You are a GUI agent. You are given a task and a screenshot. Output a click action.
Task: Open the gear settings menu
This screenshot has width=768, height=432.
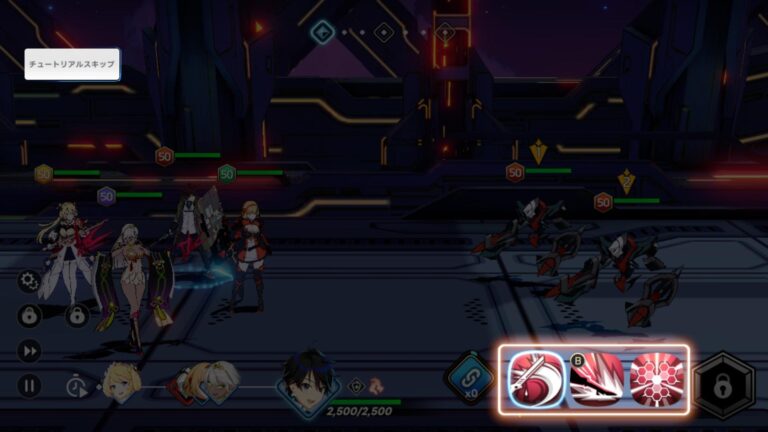pyautogui.click(x=29, y=282)
